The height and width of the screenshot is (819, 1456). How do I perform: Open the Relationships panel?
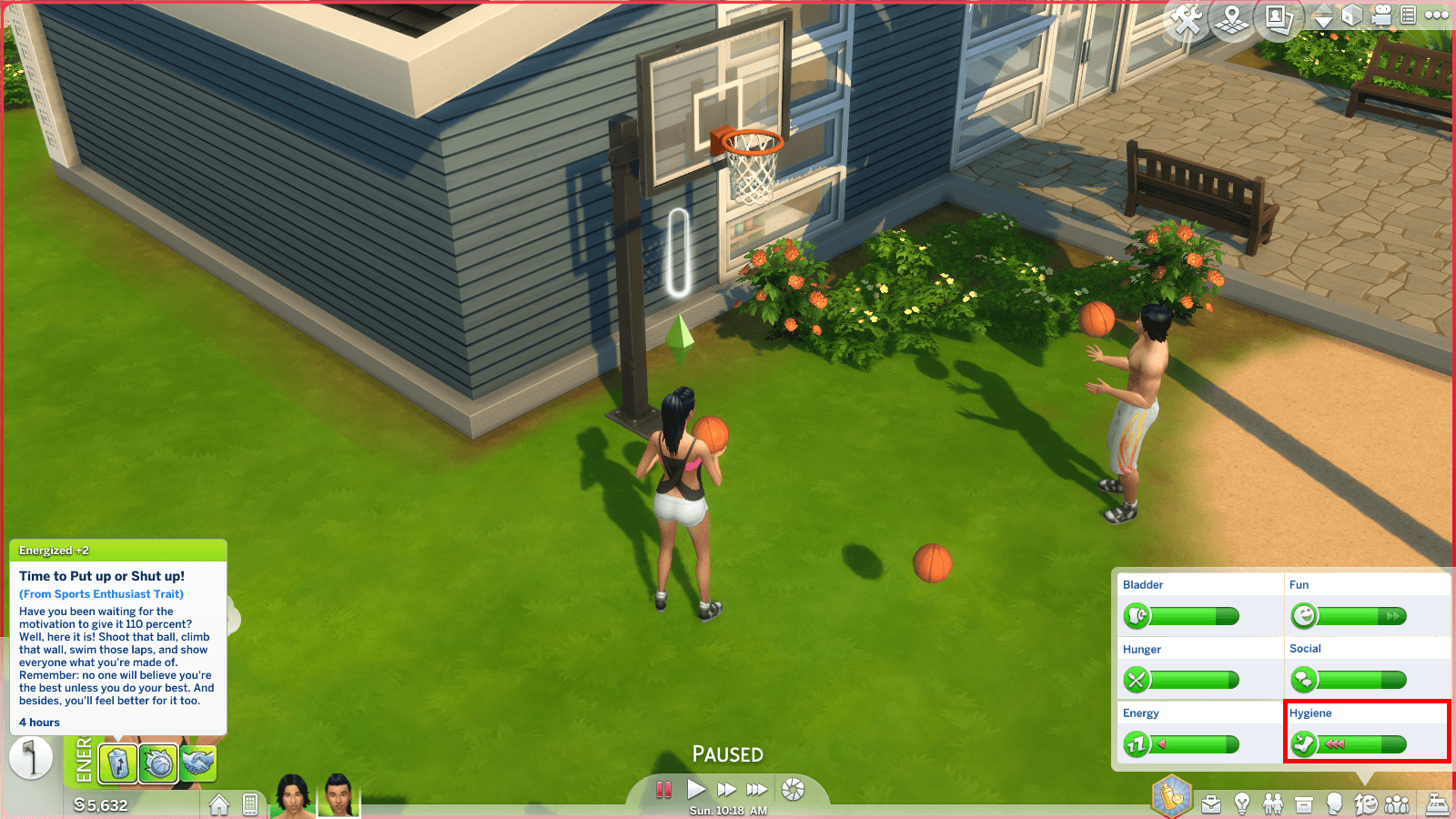[x=1272, y=803]
